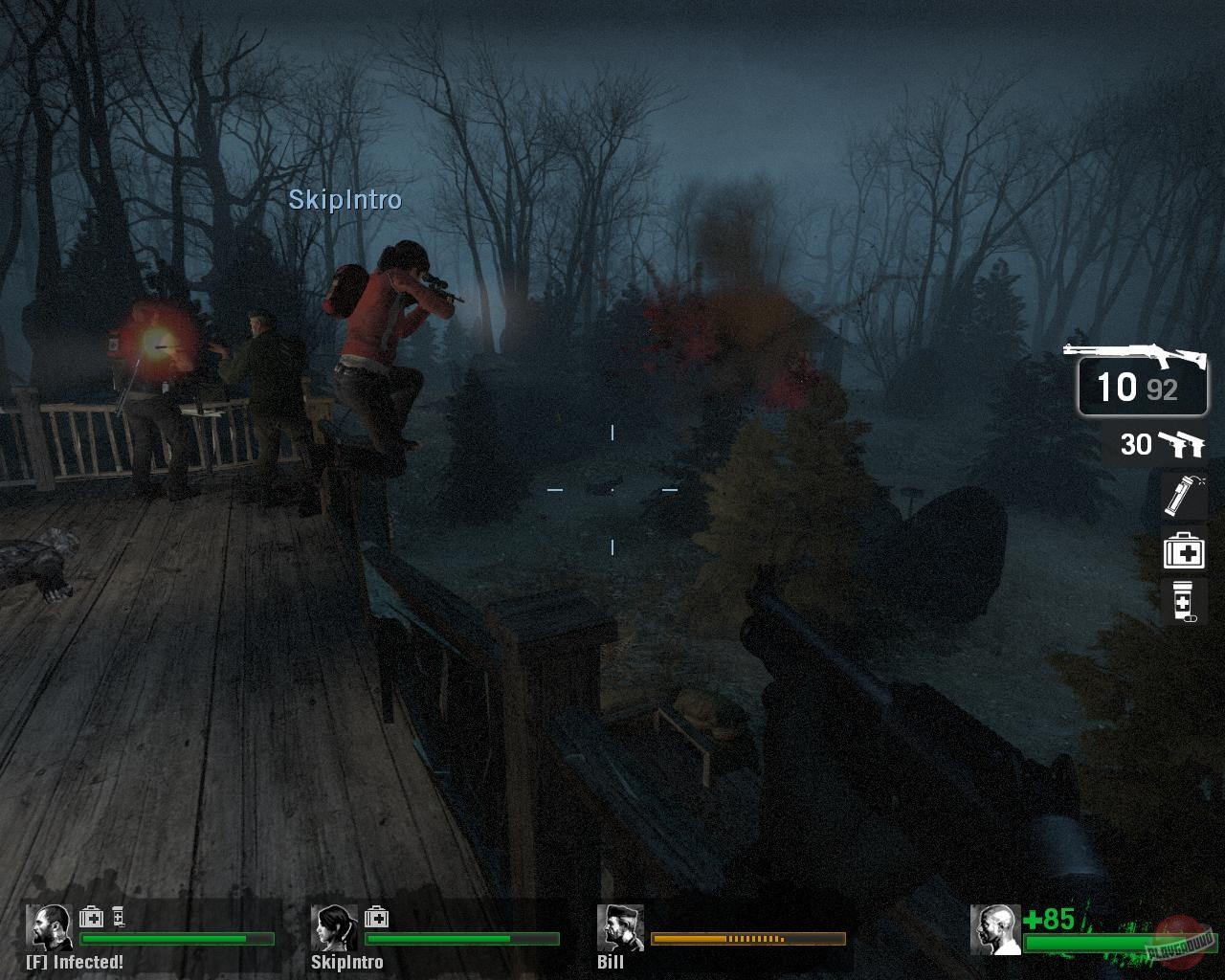This screenshot has width=1225, height=980.
Task: Click the pistol ammo count of 30
Action: point(1138,444)
